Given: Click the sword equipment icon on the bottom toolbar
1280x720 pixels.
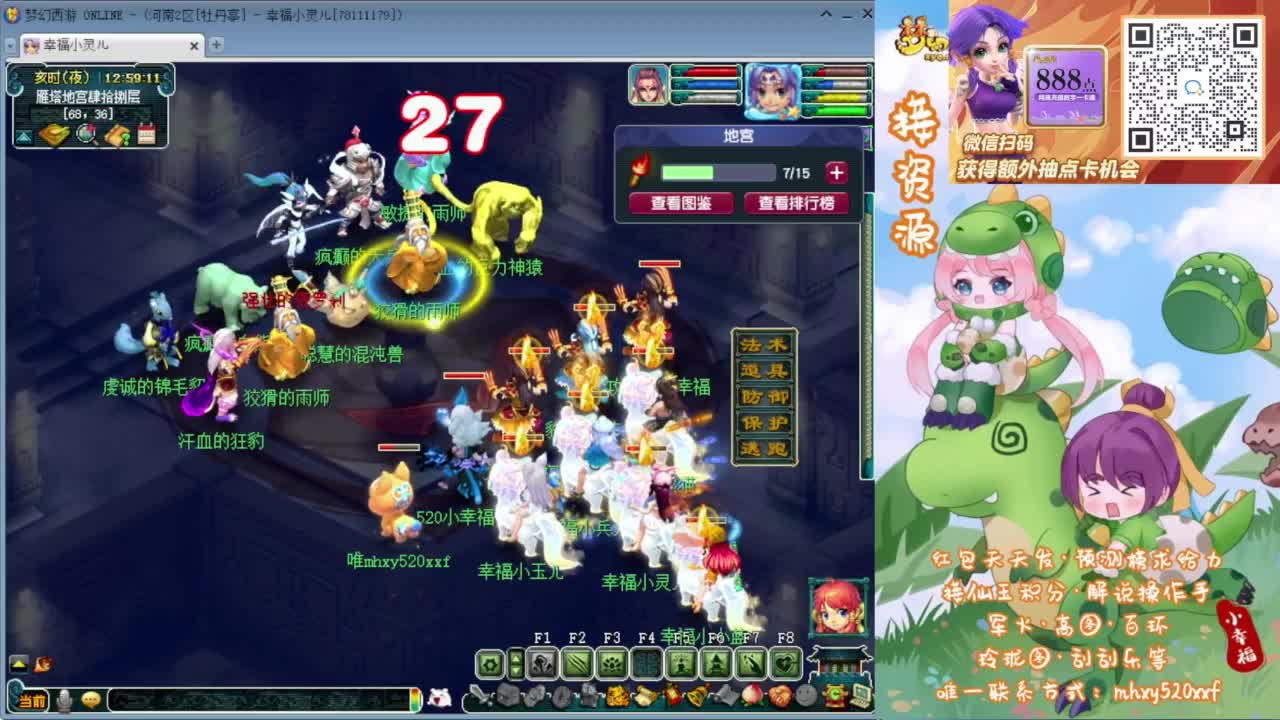Looking at the screenshot, I should point(478,695).
